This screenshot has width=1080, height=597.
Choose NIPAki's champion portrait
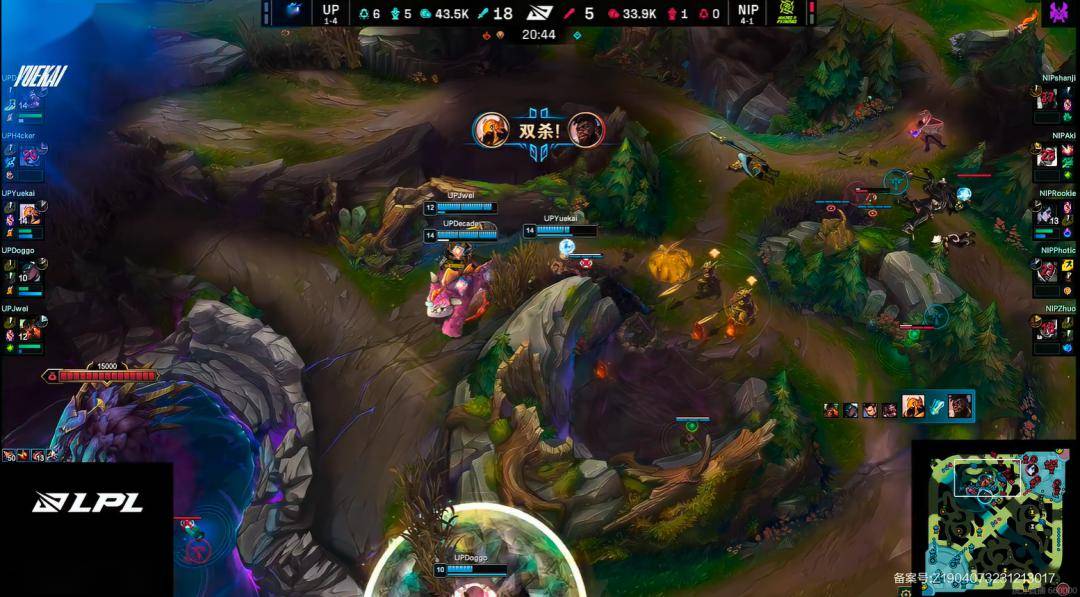(1048, 157)
